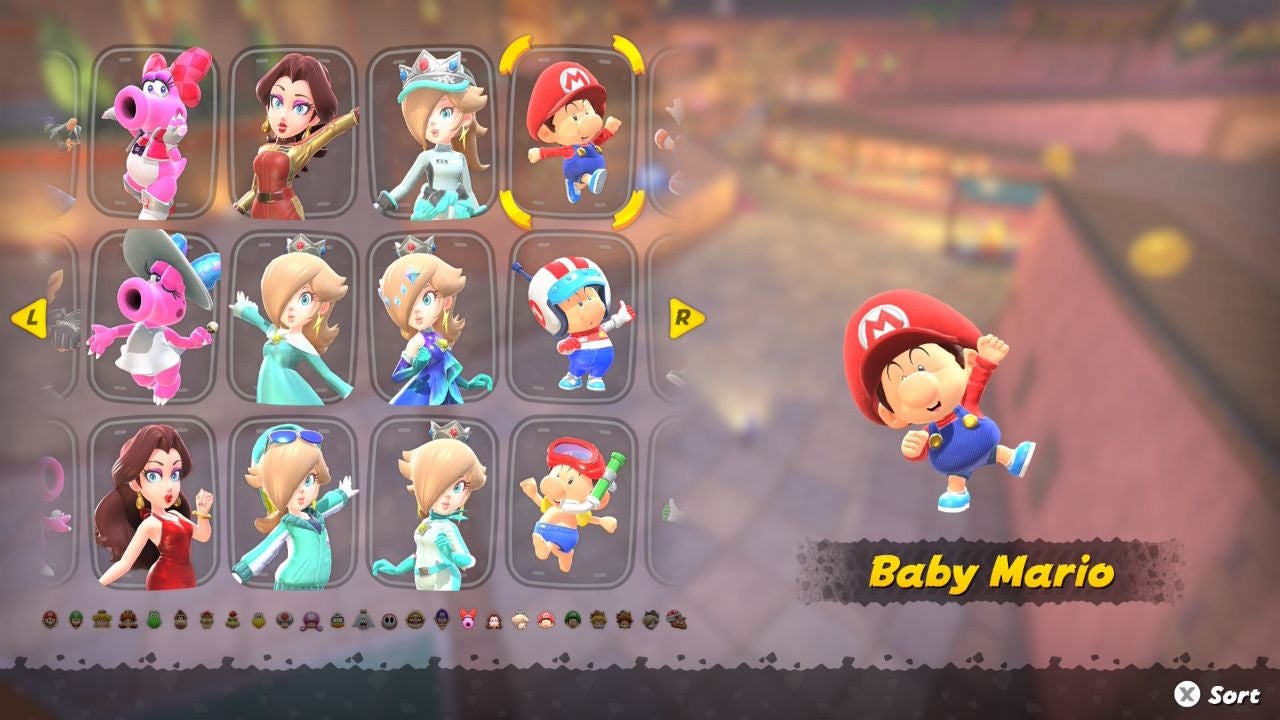Select the Mario head icon in bottom row
This screenshot has width=1280, height=720.
pyautogui.click(x=48, y=620)
